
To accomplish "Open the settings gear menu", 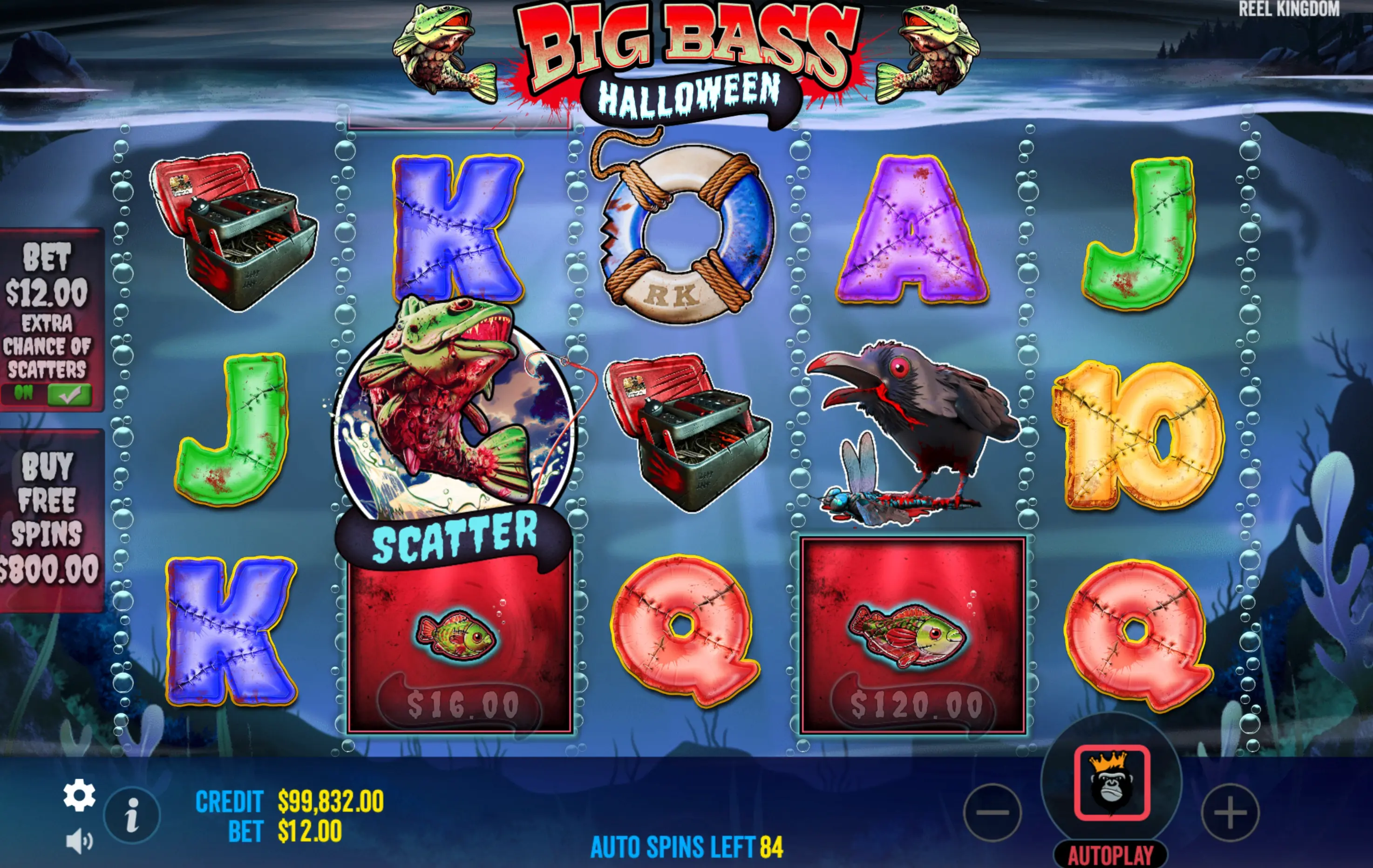I will tap(79, 794).
